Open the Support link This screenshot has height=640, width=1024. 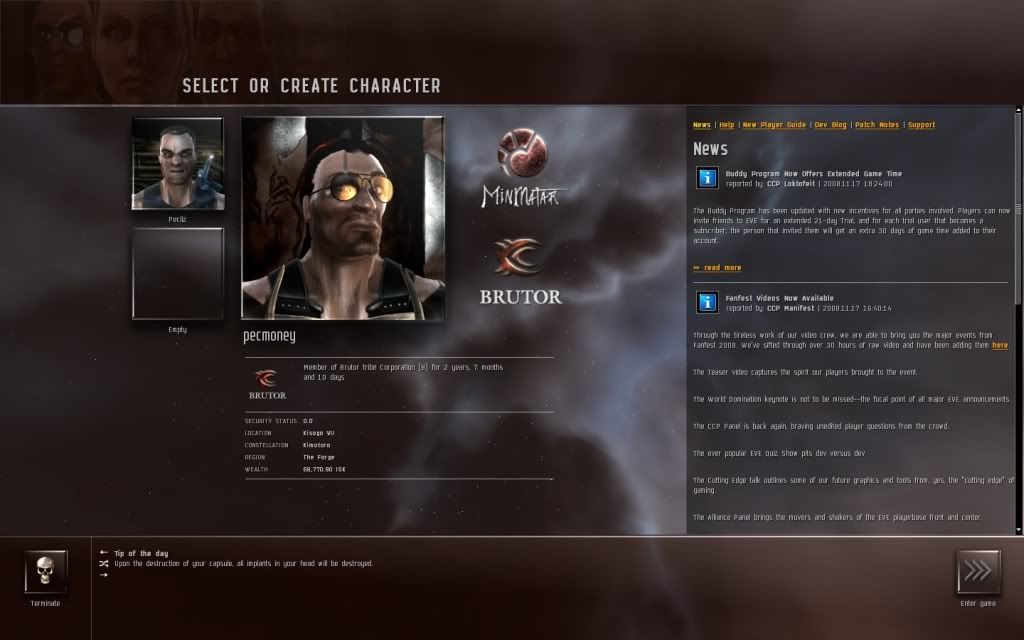click(921, 125)
